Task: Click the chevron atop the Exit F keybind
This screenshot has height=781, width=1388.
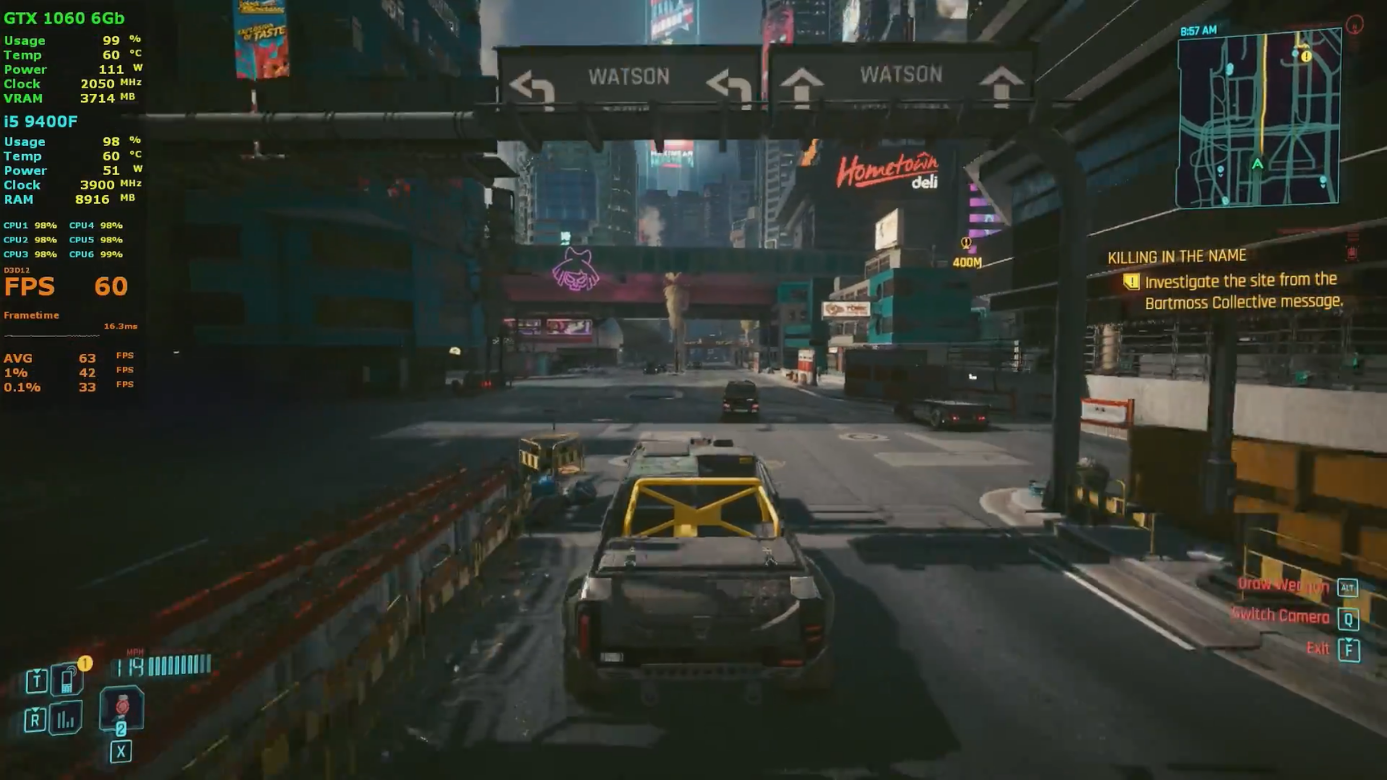Action: click(1348, 640)
